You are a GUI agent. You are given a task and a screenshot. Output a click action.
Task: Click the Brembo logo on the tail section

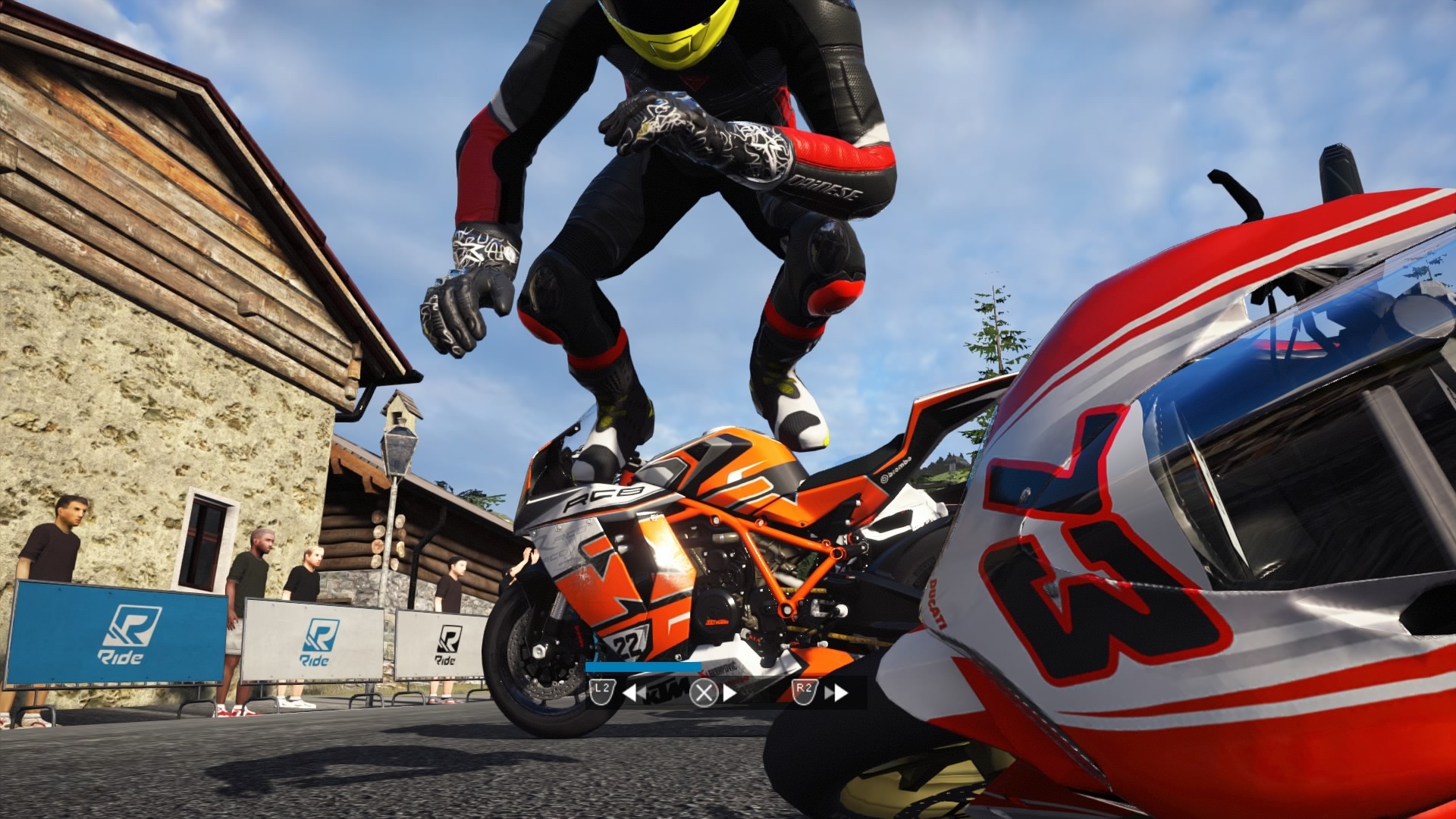(896, 469)
